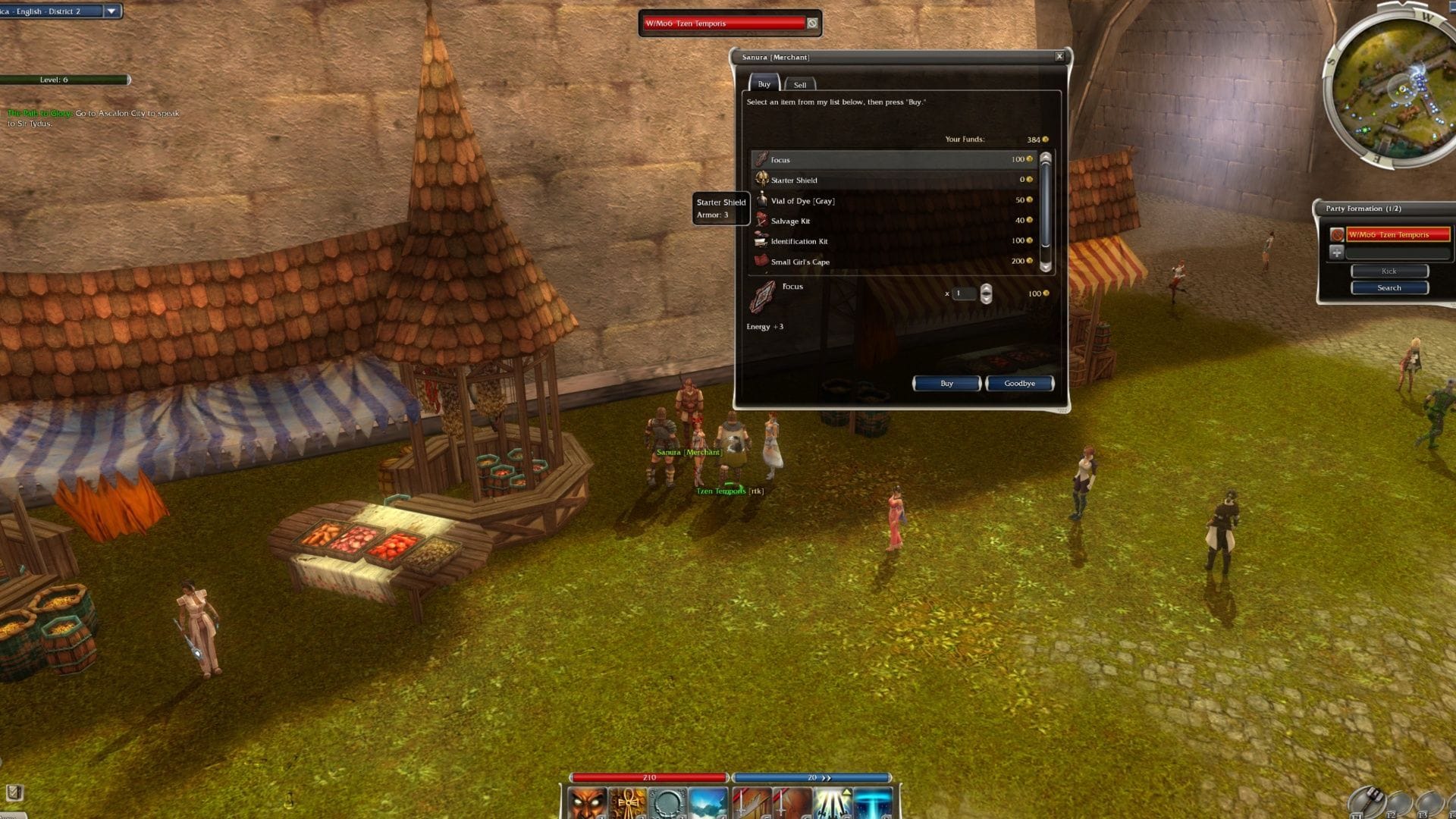Open the district selection dropdown

[111, 11]
